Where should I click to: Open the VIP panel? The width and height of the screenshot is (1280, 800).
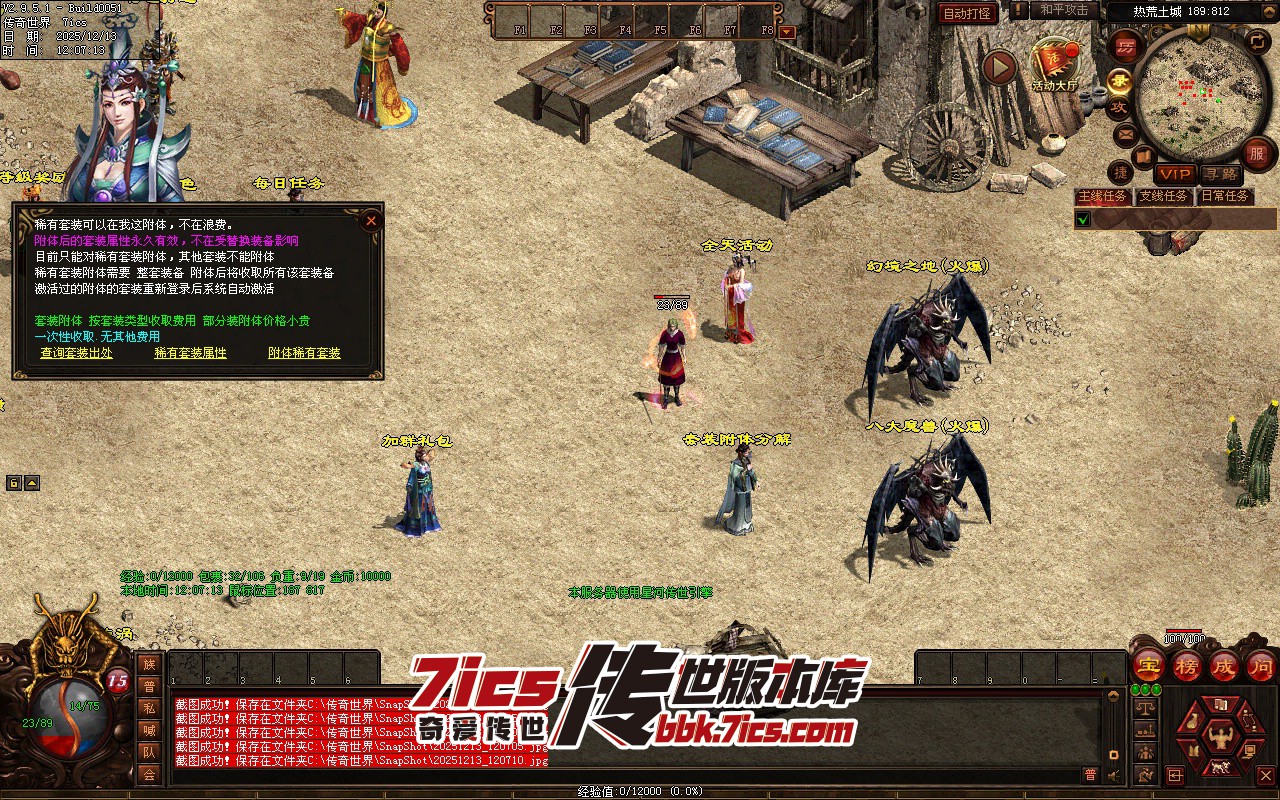point(1175,175)
